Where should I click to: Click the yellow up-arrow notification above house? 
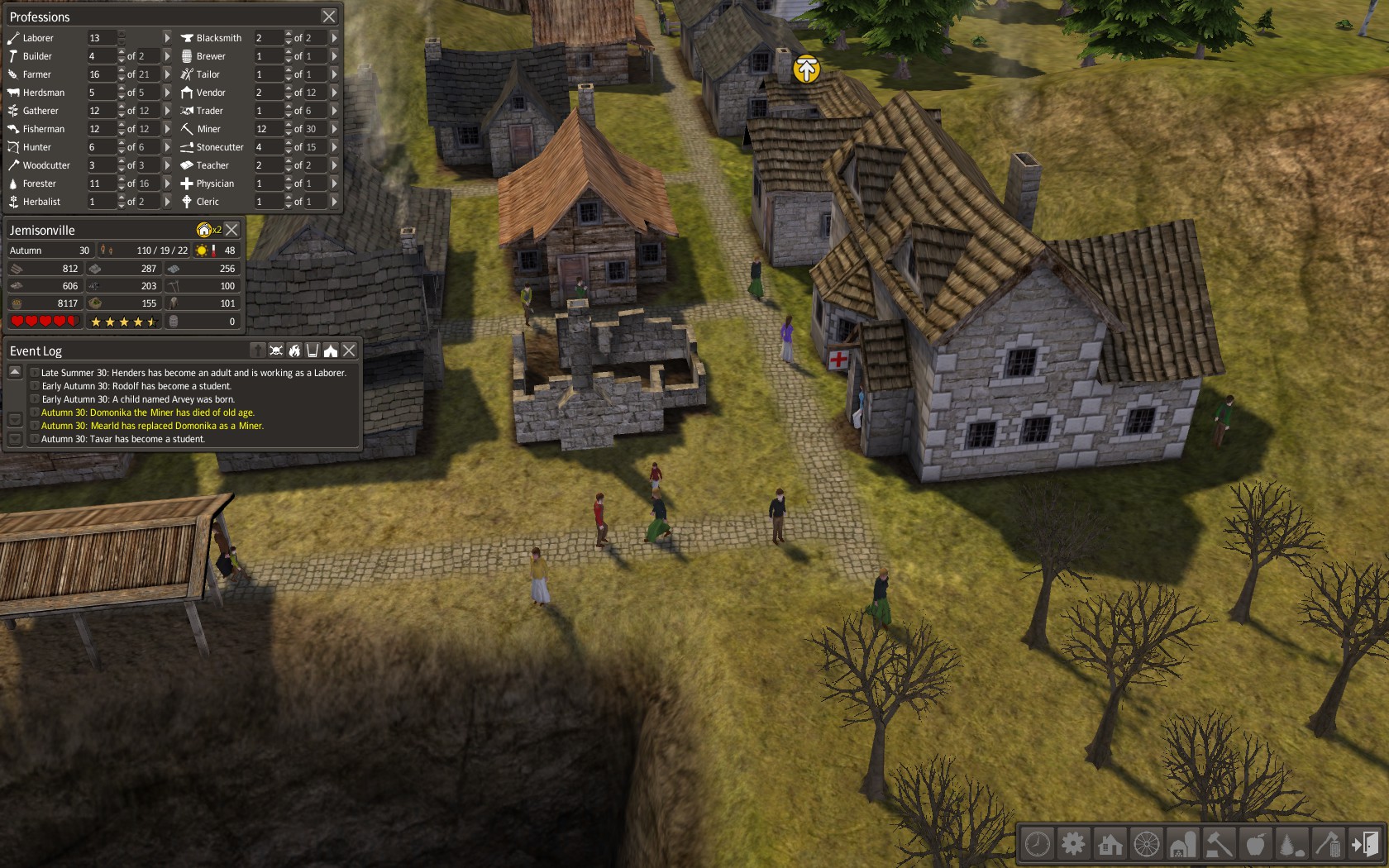click(806, 69)
